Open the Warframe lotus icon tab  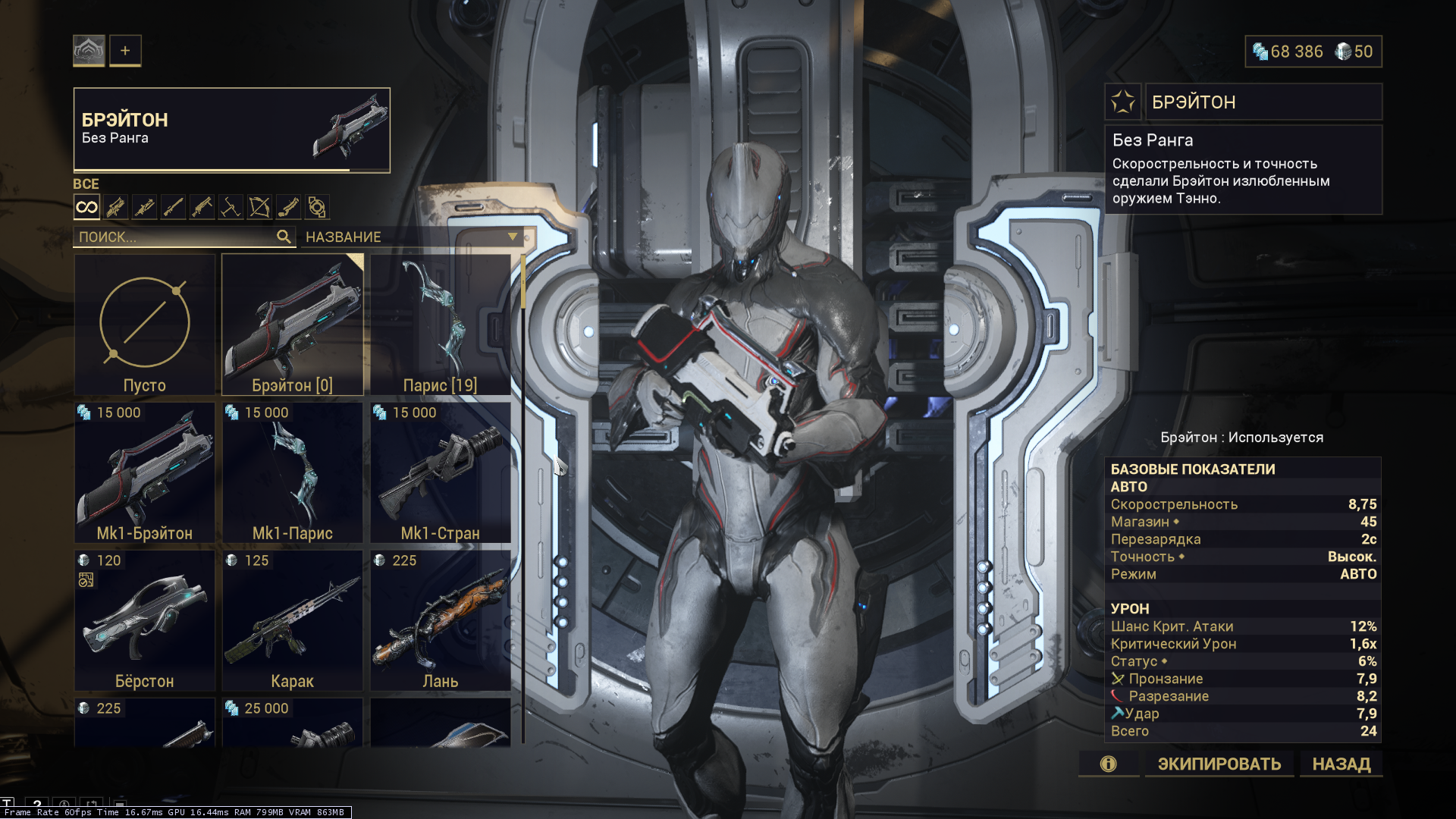click(x=89, y=51)
